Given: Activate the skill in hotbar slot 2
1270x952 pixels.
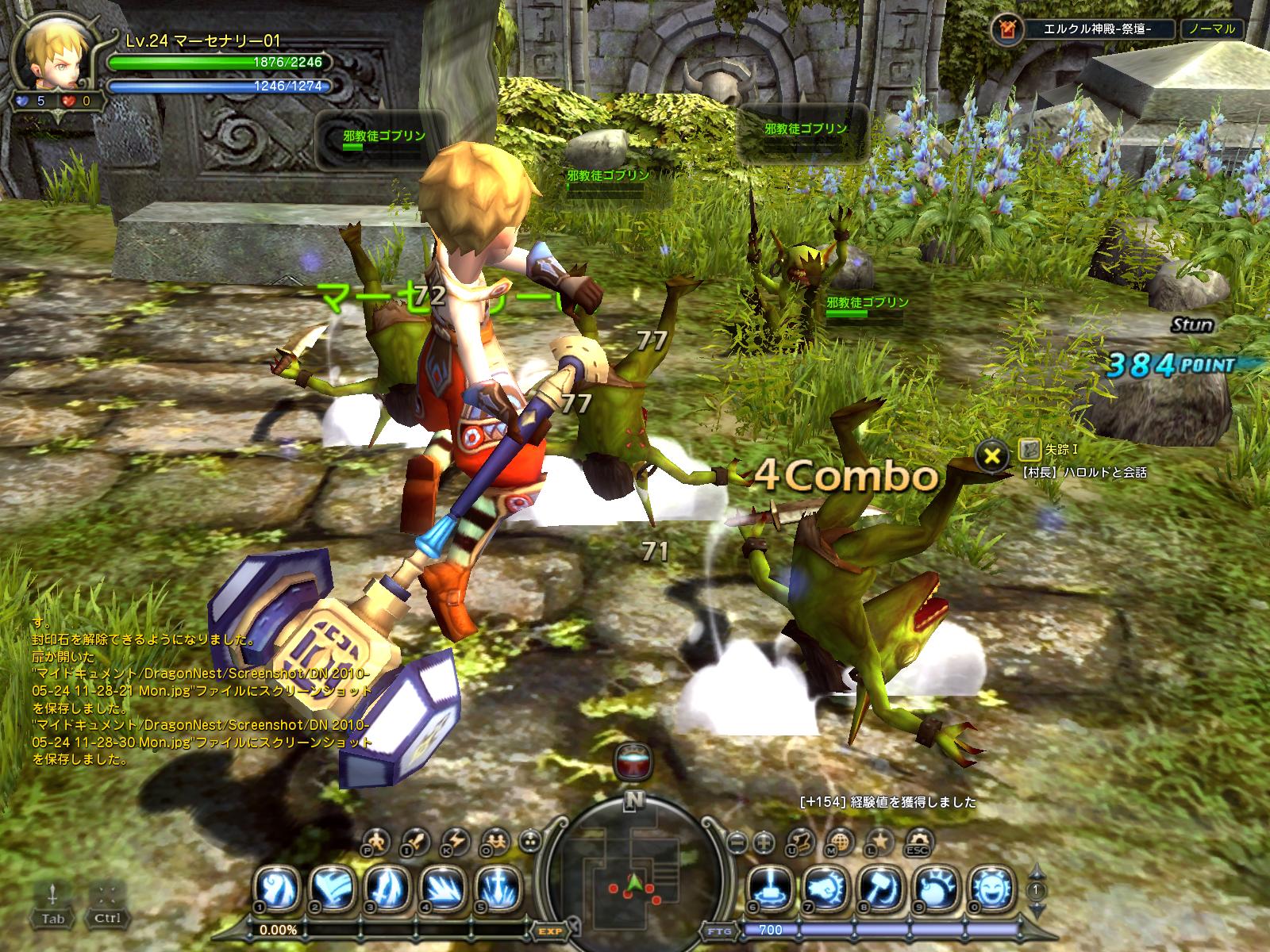Looking at the screenshot, I should [x=333, y=885].
